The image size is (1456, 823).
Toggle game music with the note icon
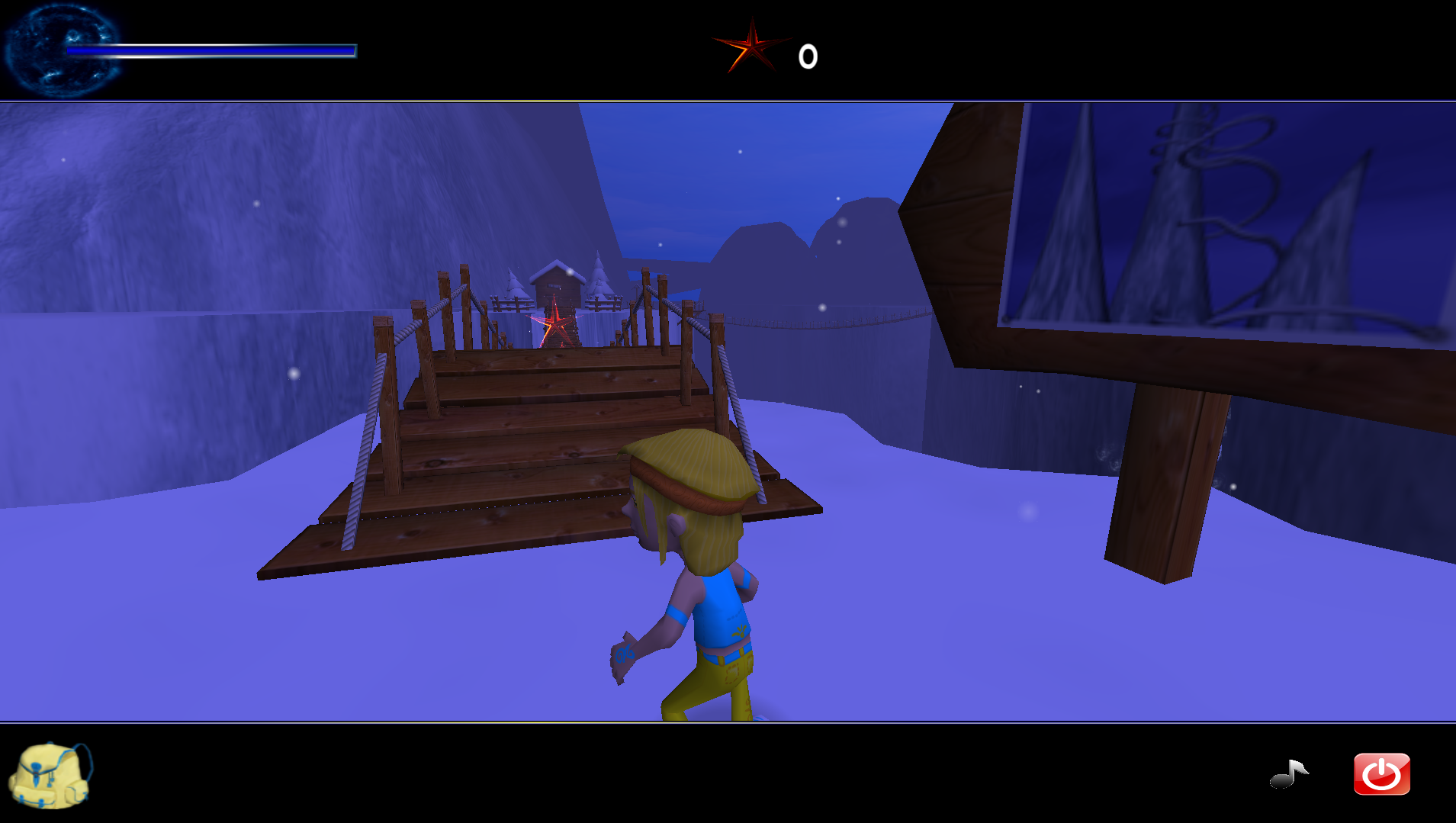coord(1289,774)
